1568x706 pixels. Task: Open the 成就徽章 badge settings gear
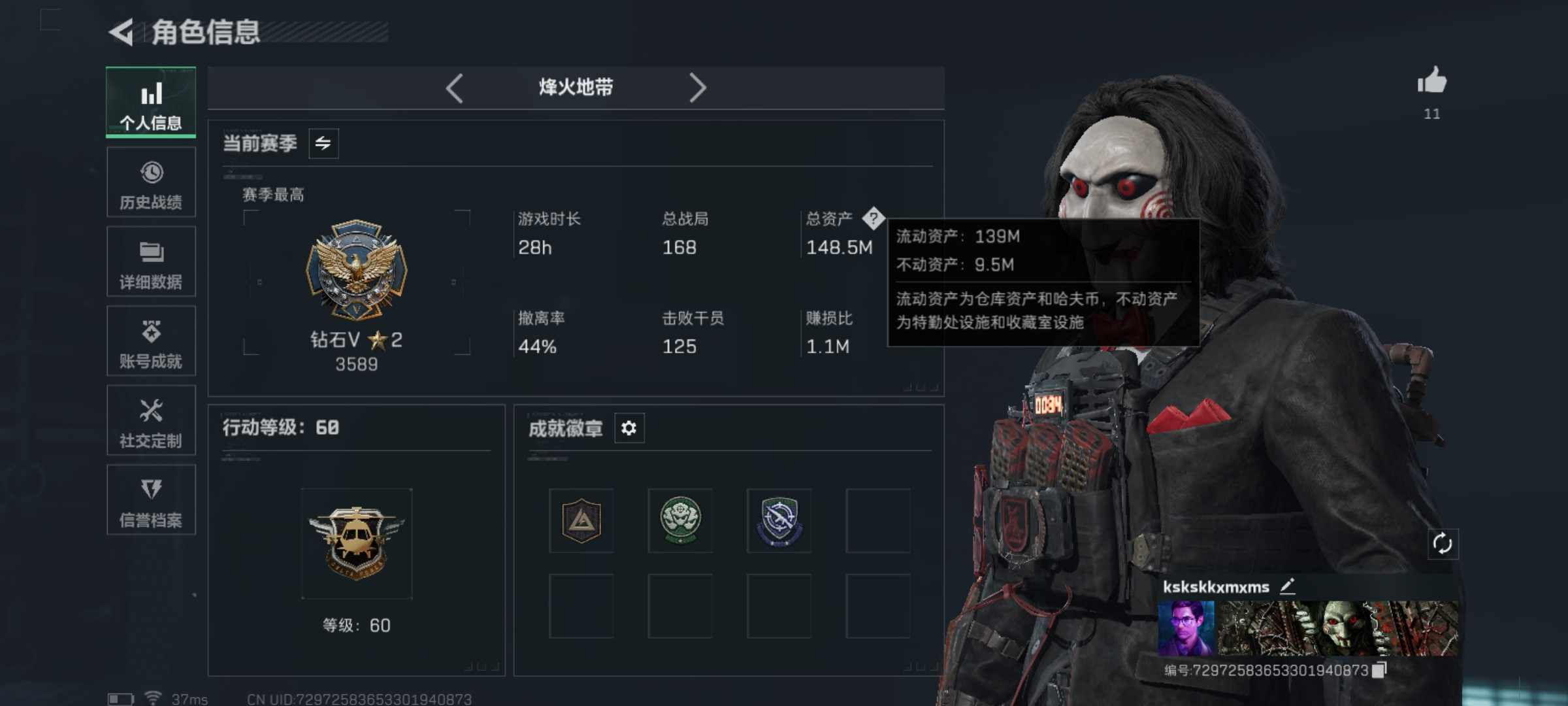point(629,428)
